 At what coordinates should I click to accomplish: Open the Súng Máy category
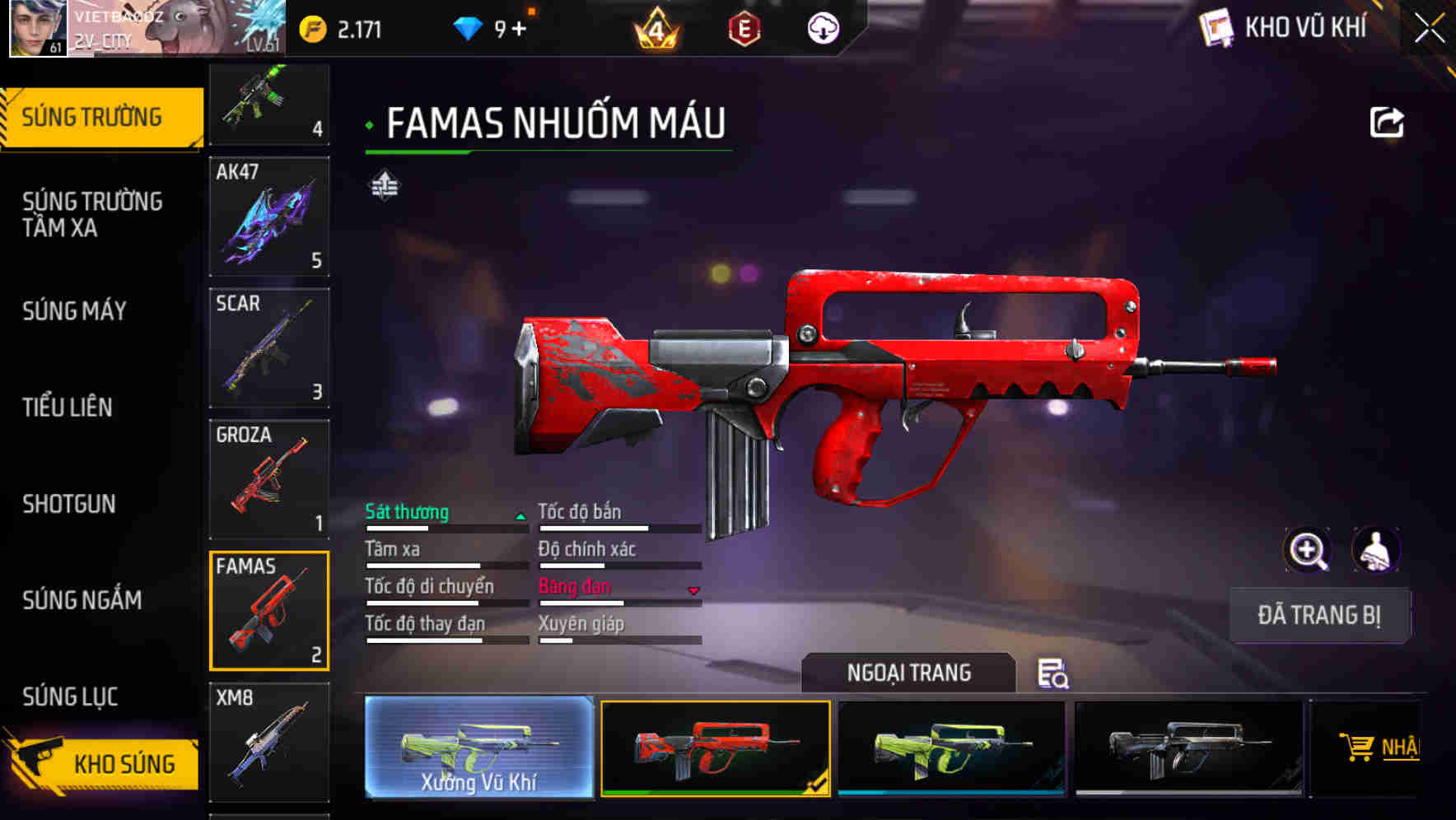(x=74, y=311)
